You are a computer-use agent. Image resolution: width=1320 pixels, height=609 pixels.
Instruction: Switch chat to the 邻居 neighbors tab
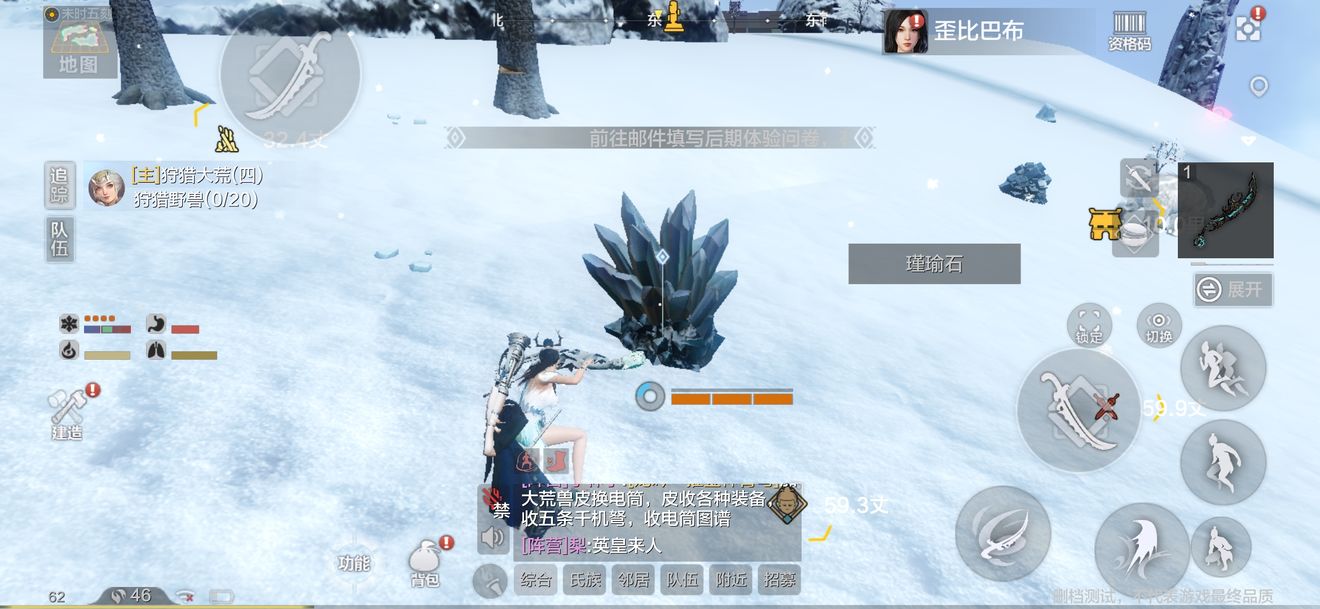click(634, 580)
